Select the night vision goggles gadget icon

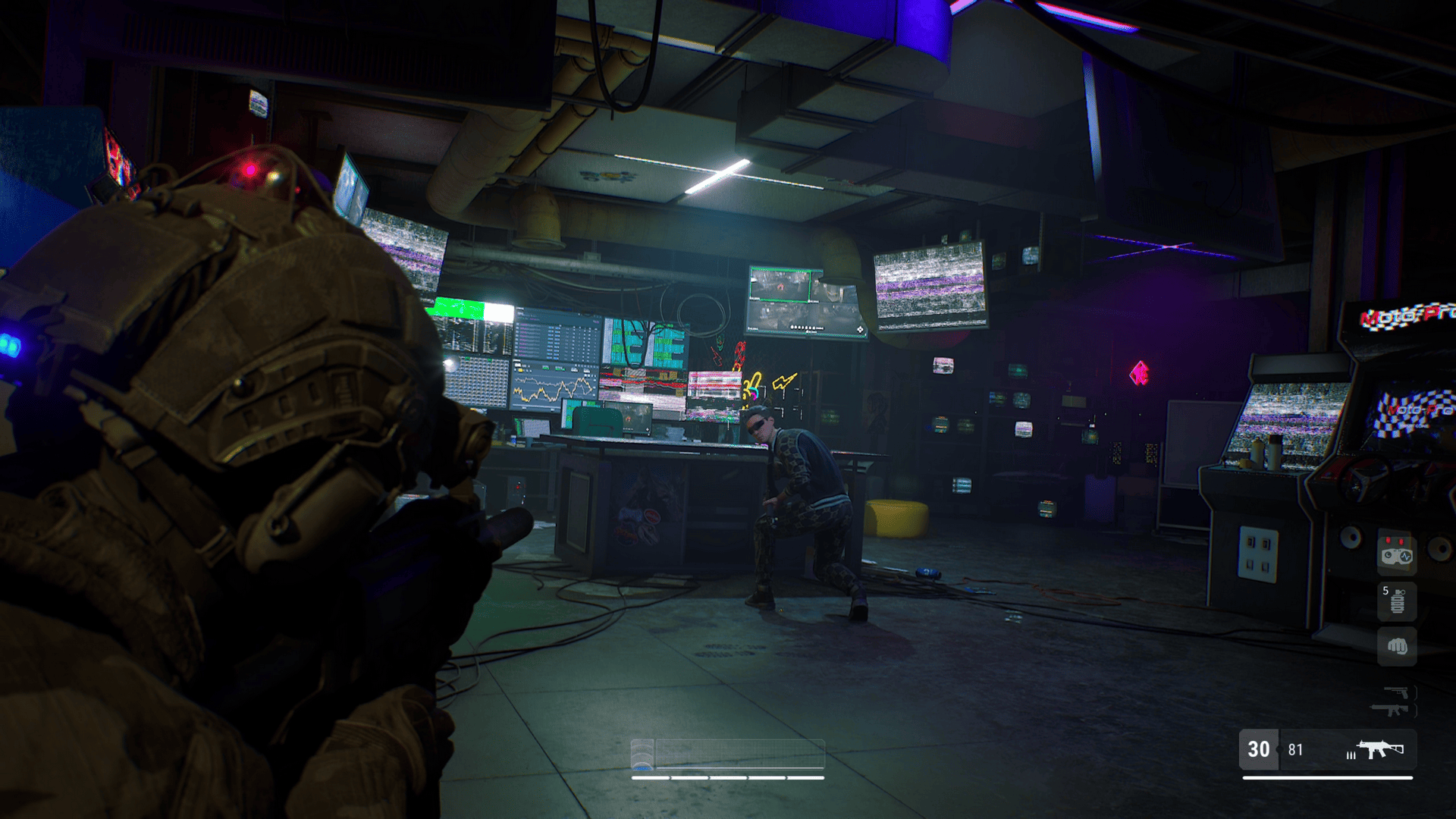coord(1397,554)
